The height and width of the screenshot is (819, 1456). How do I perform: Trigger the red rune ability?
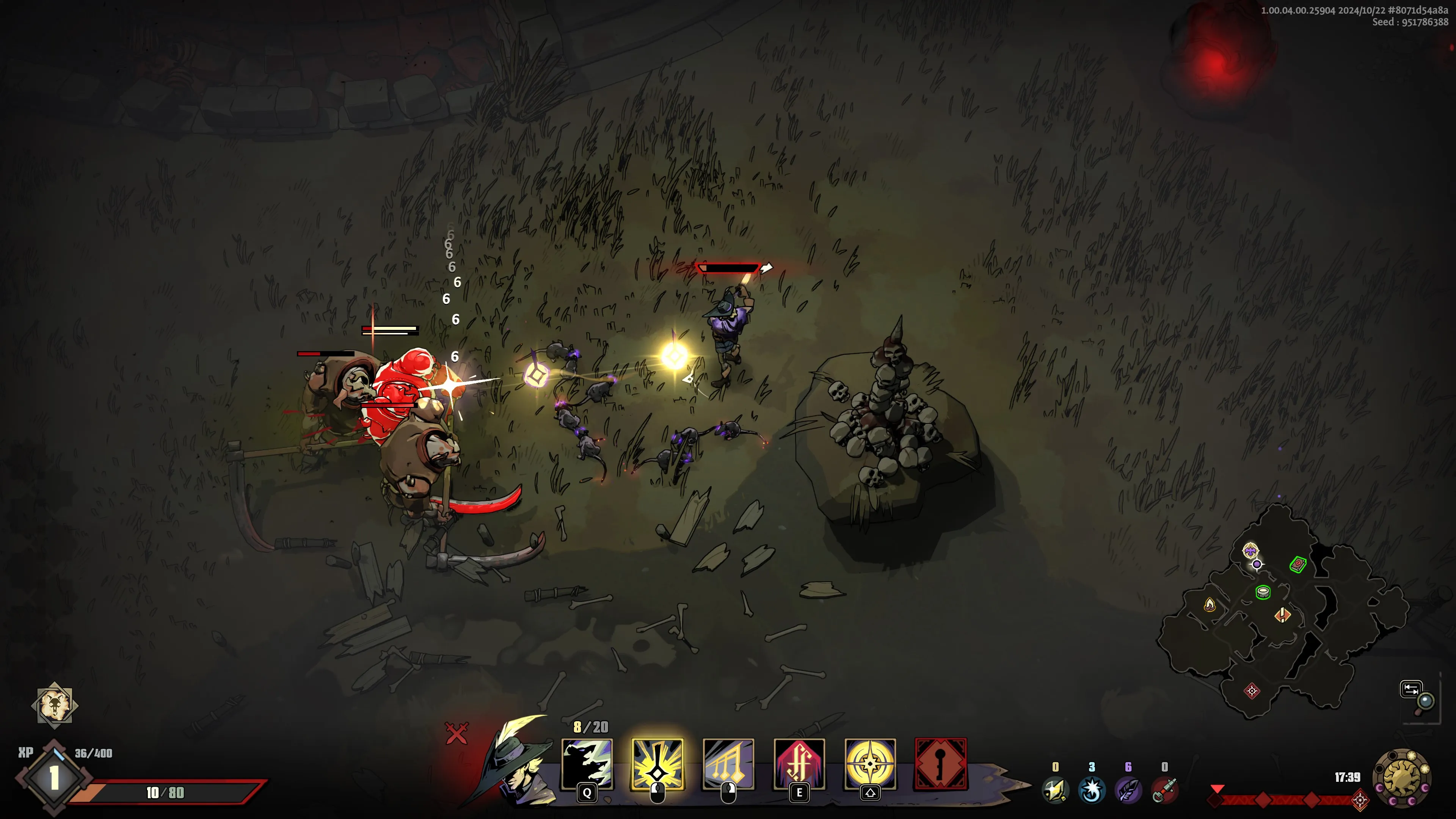tap(799, 763)
